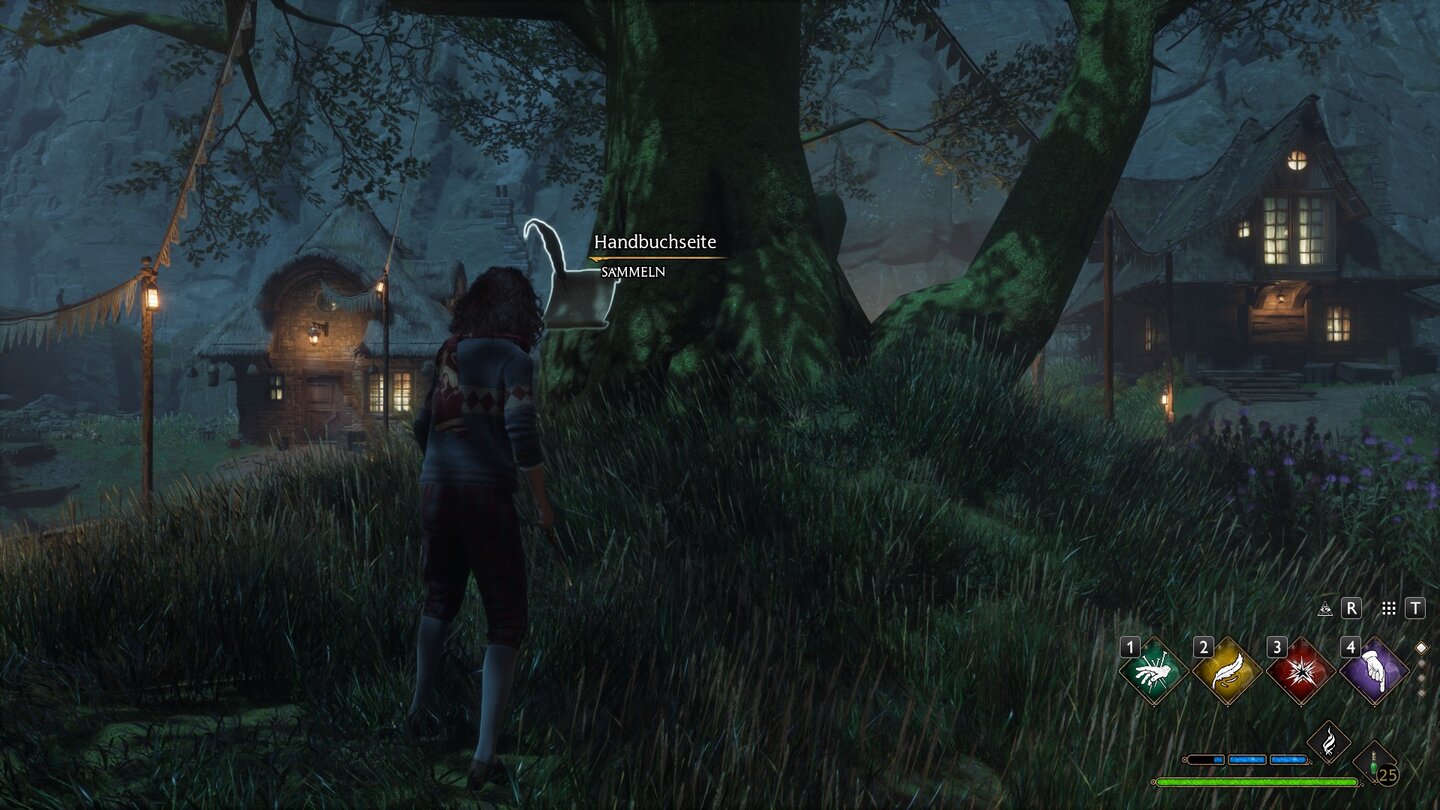Viewport: 1440px width, 810px height.
Task: Toggle the highlighted top spell set diamond
Action: tap(1421, 647)
